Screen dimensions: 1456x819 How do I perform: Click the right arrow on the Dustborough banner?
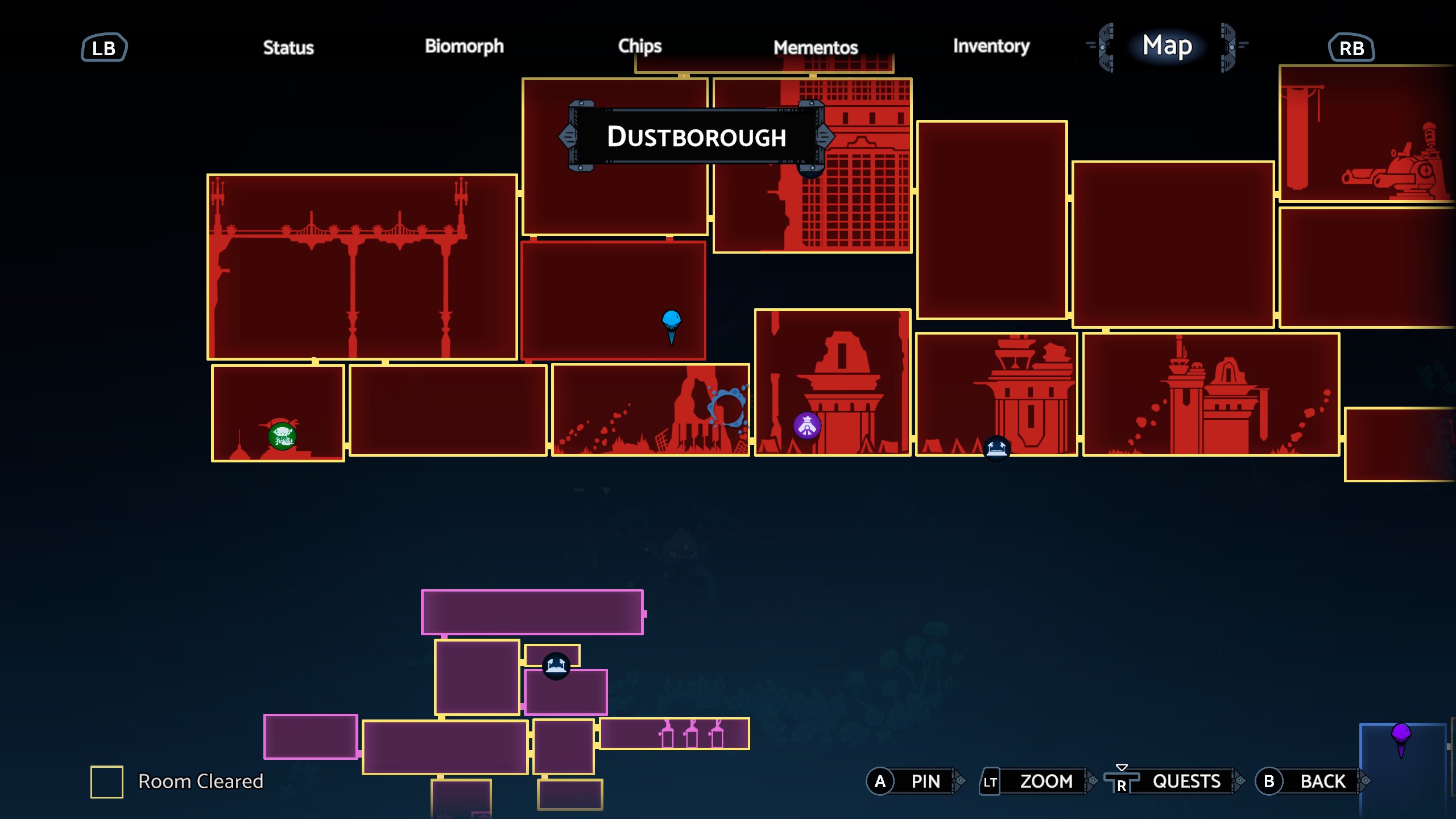tap(825, 136)
